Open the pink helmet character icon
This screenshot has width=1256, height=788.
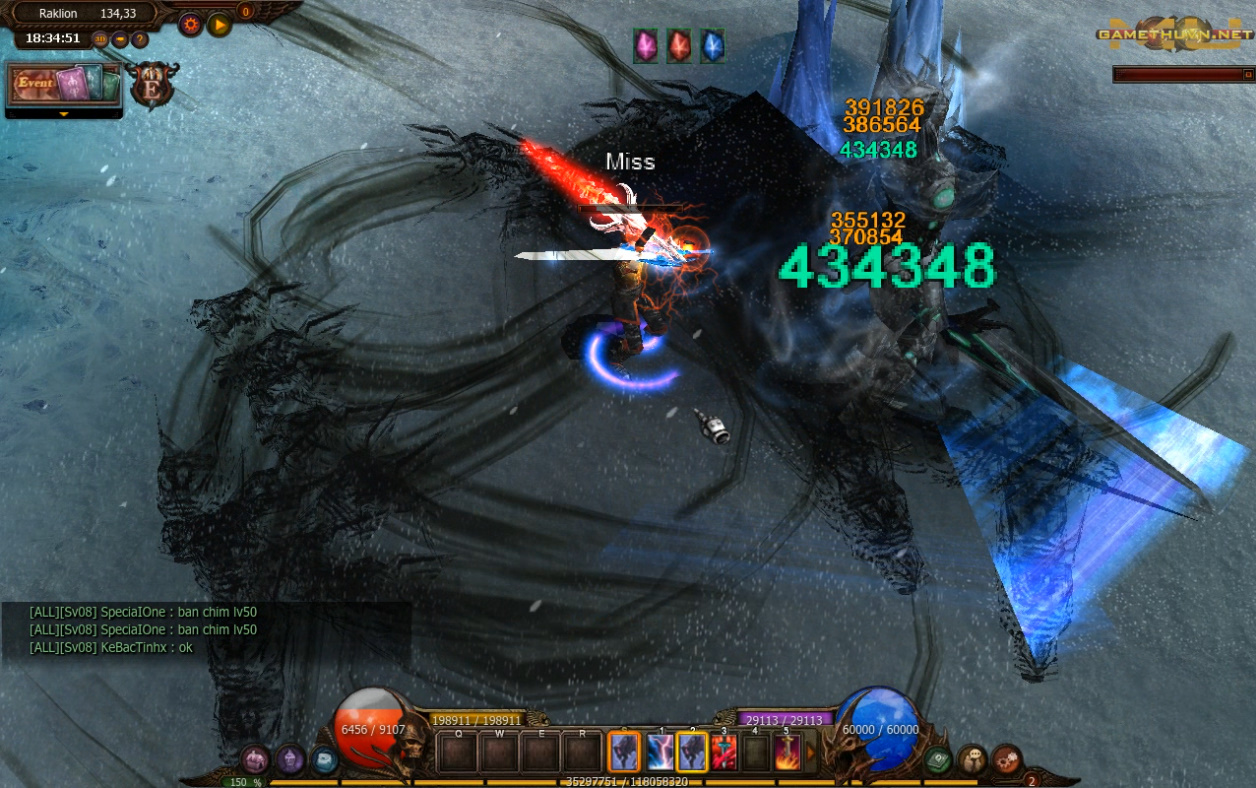pos(255,760)
